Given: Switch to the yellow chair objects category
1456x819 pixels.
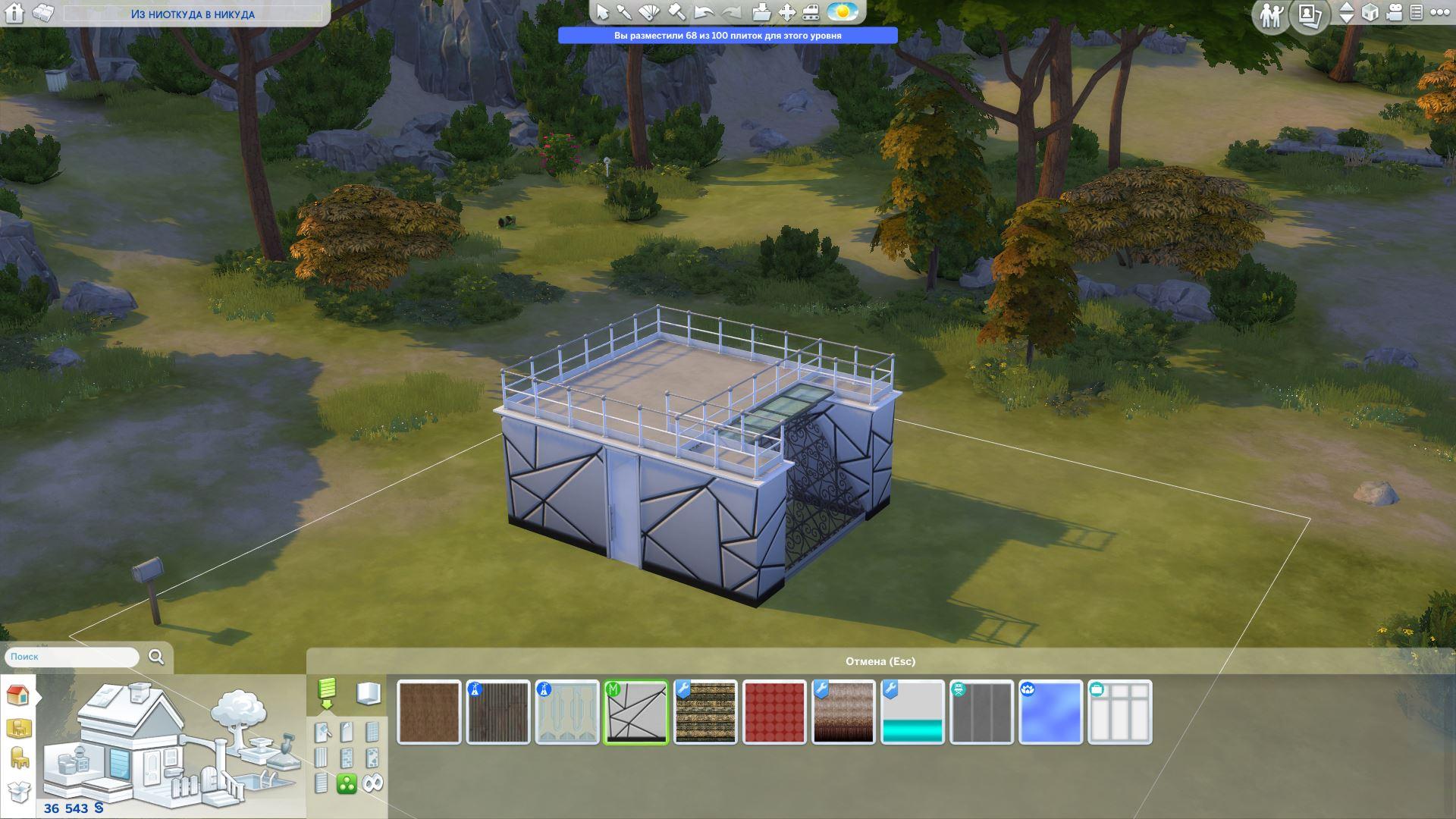Looking at the screenshot, I should point(18,757).
